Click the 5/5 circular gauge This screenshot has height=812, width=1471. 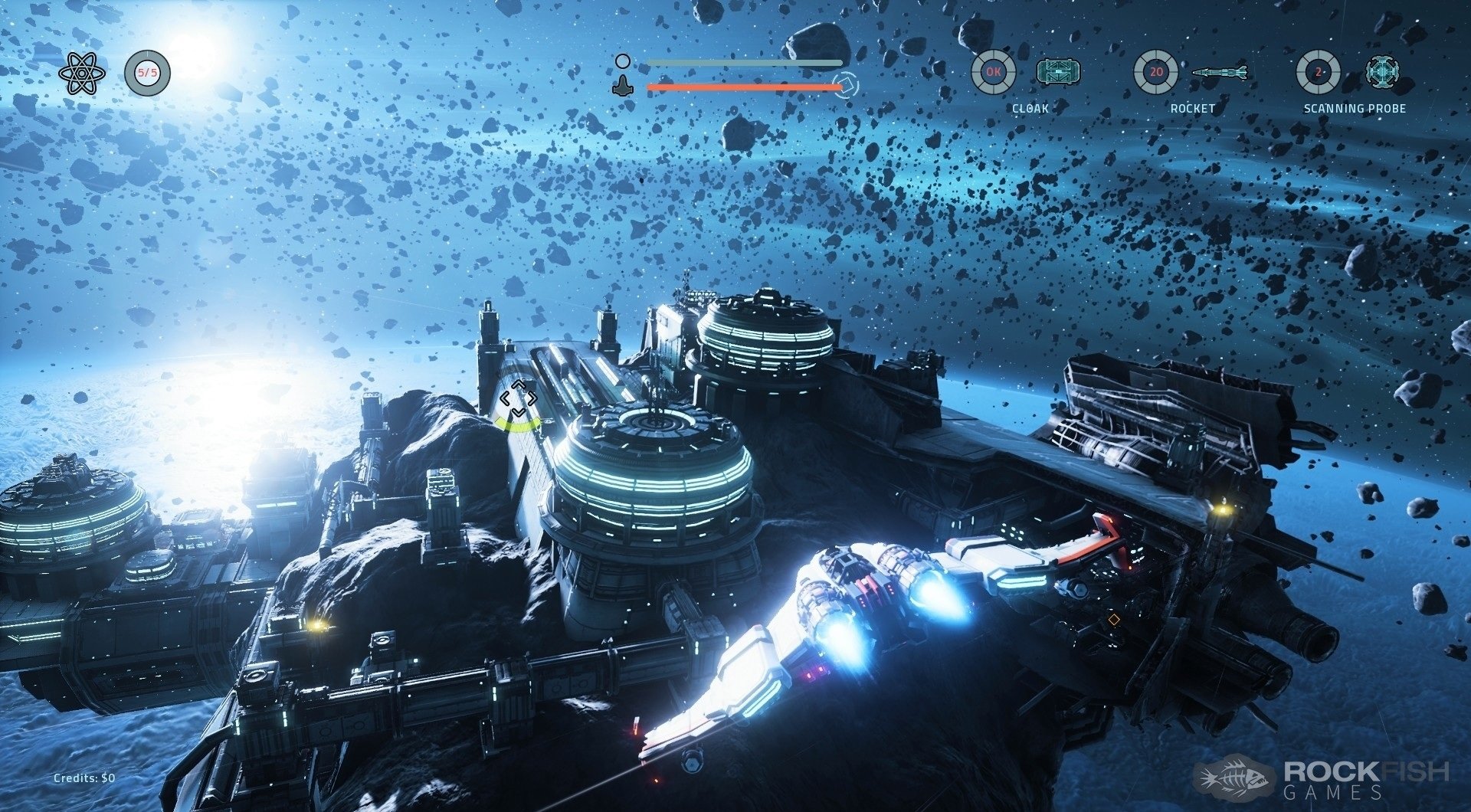(147, 74)
